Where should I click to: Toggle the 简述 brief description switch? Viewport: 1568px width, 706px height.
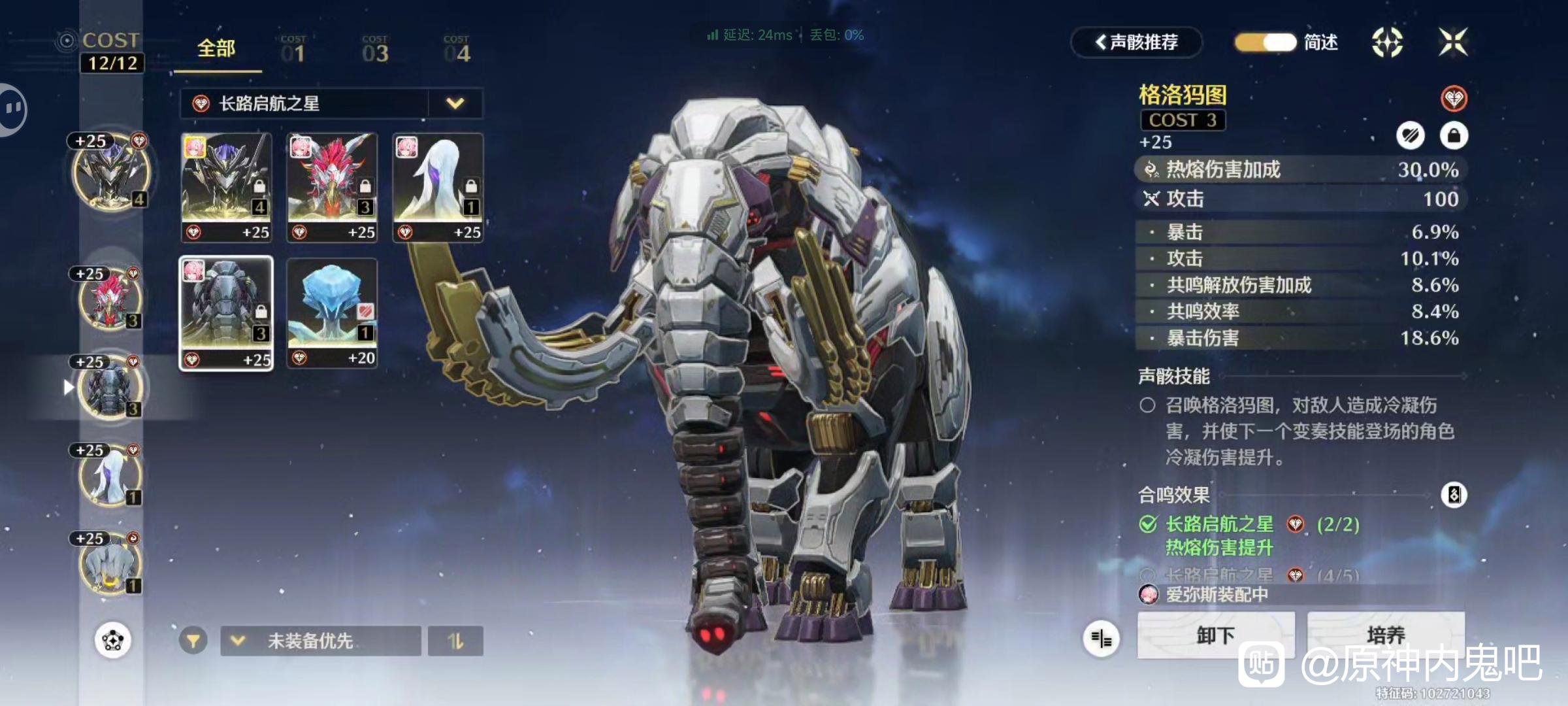(x=1266, y=42)
